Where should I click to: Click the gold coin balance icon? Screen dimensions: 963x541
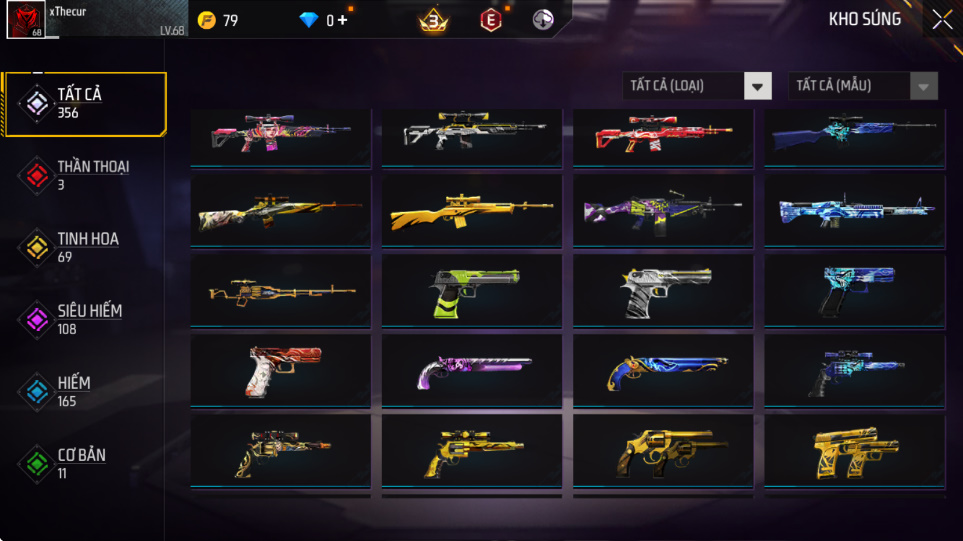click(207, 20)
